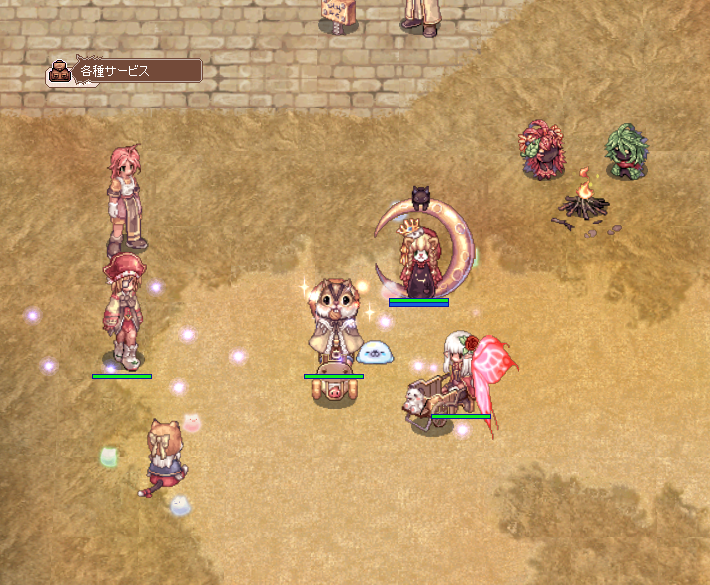Open the 各種サービス shop sign
Viewport: 710px width, 585px height.
click(x=125, y=71)
